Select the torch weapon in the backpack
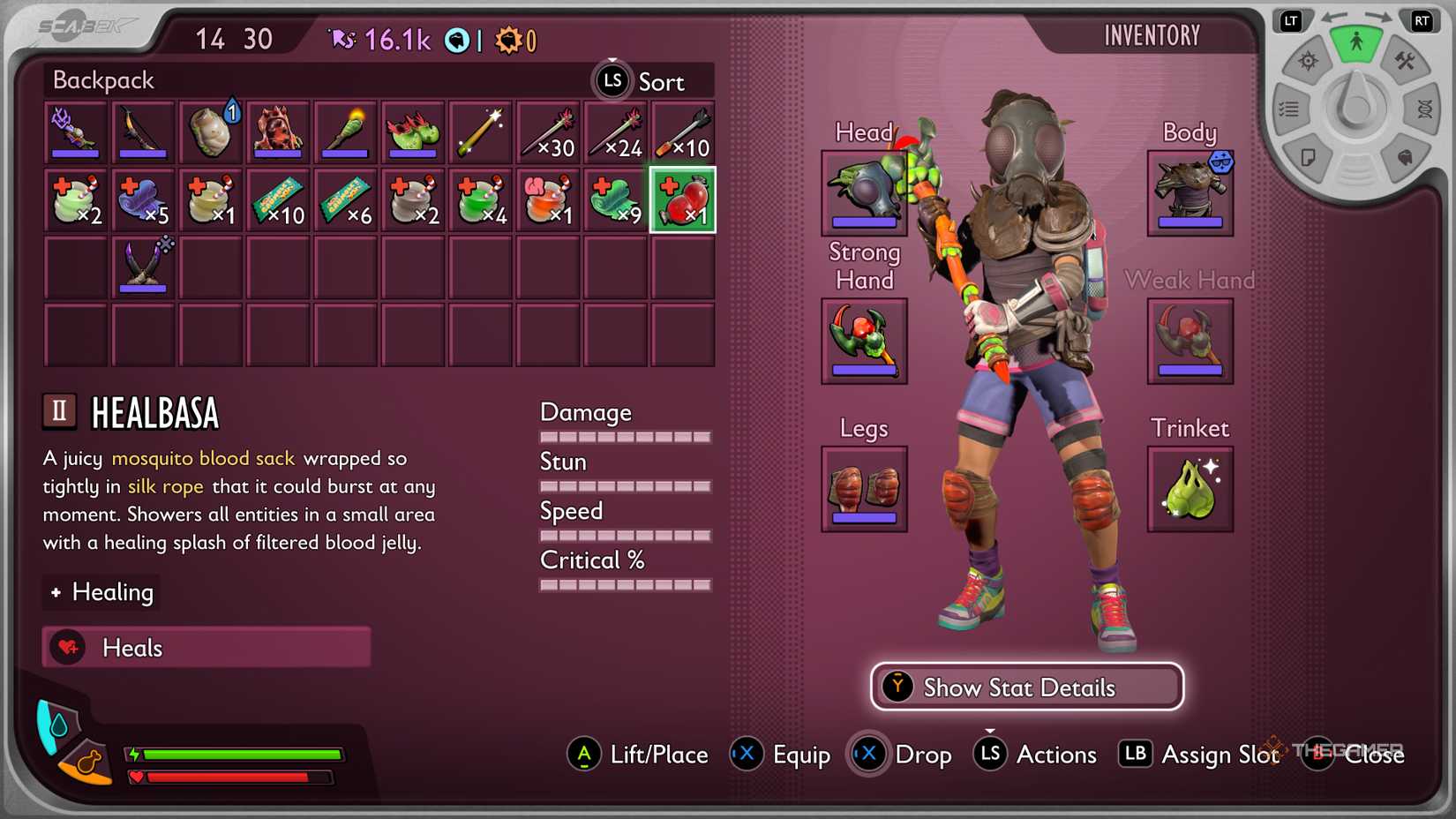The image size is (1456, 819). [345, 132]
